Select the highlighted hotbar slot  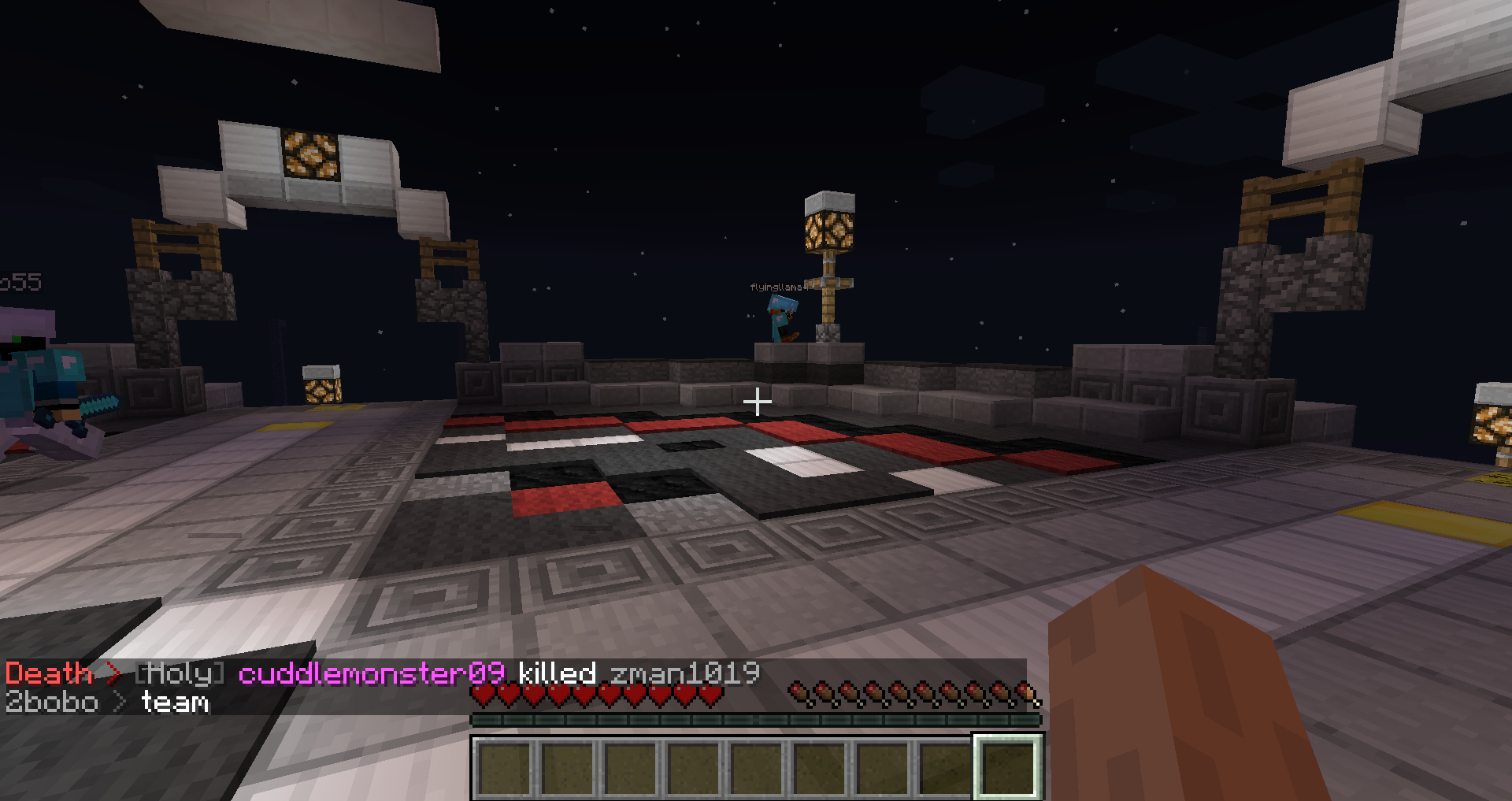point(1008,766)
